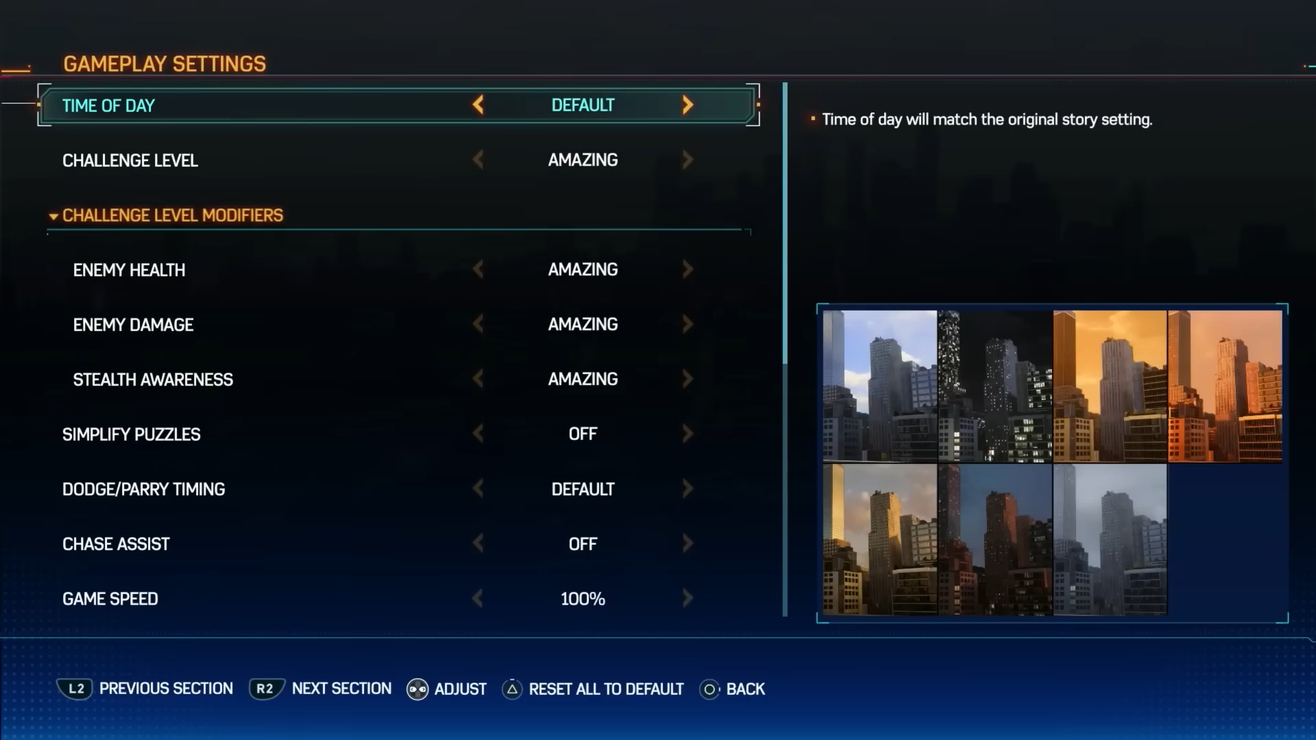Image resolution: width=1316 pixels, height=740 pixels.
Task: Click right arrow next to Time of Day
Action: point(687,105)
